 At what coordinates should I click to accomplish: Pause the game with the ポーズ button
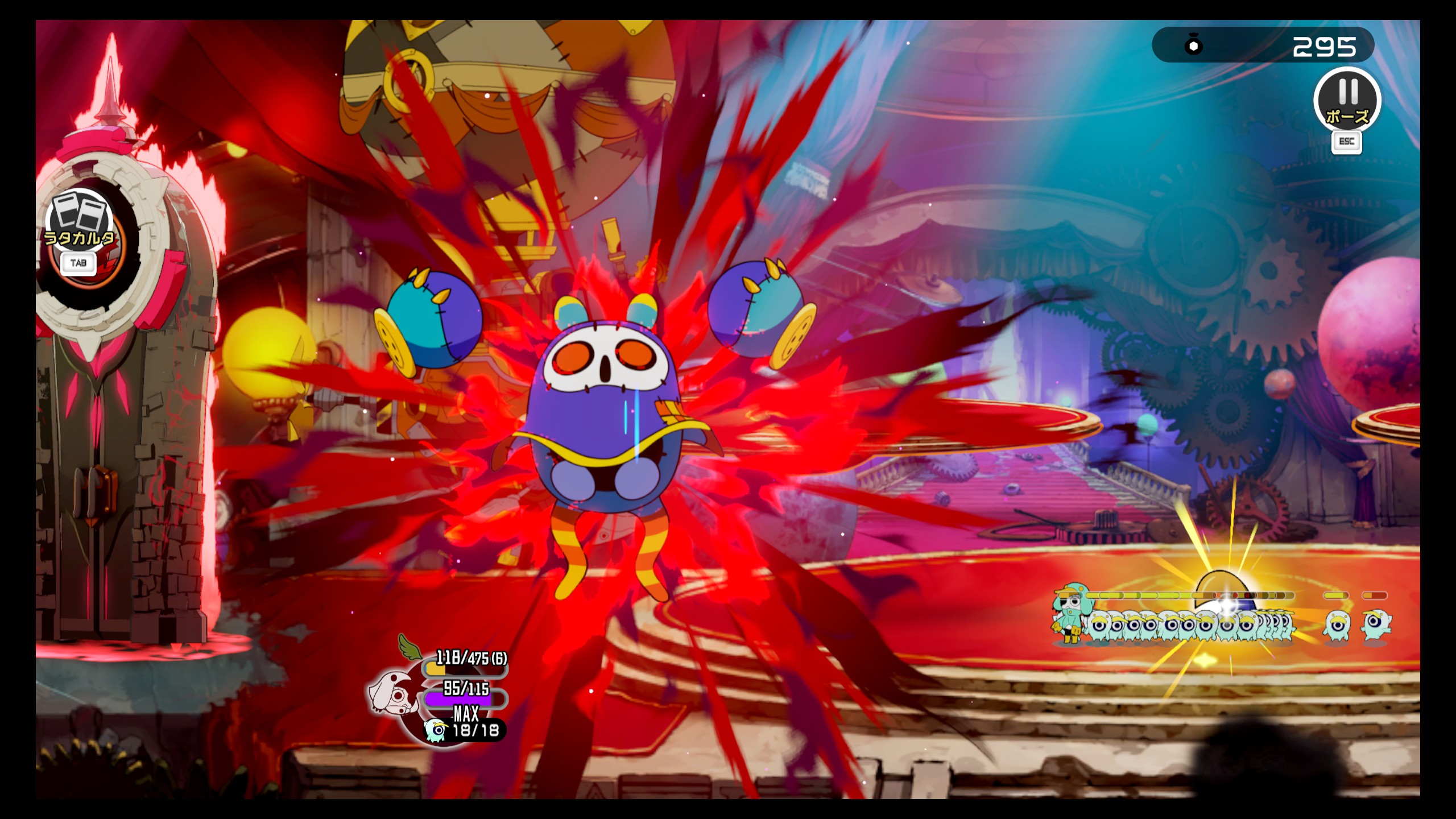tap(1347, 100)
